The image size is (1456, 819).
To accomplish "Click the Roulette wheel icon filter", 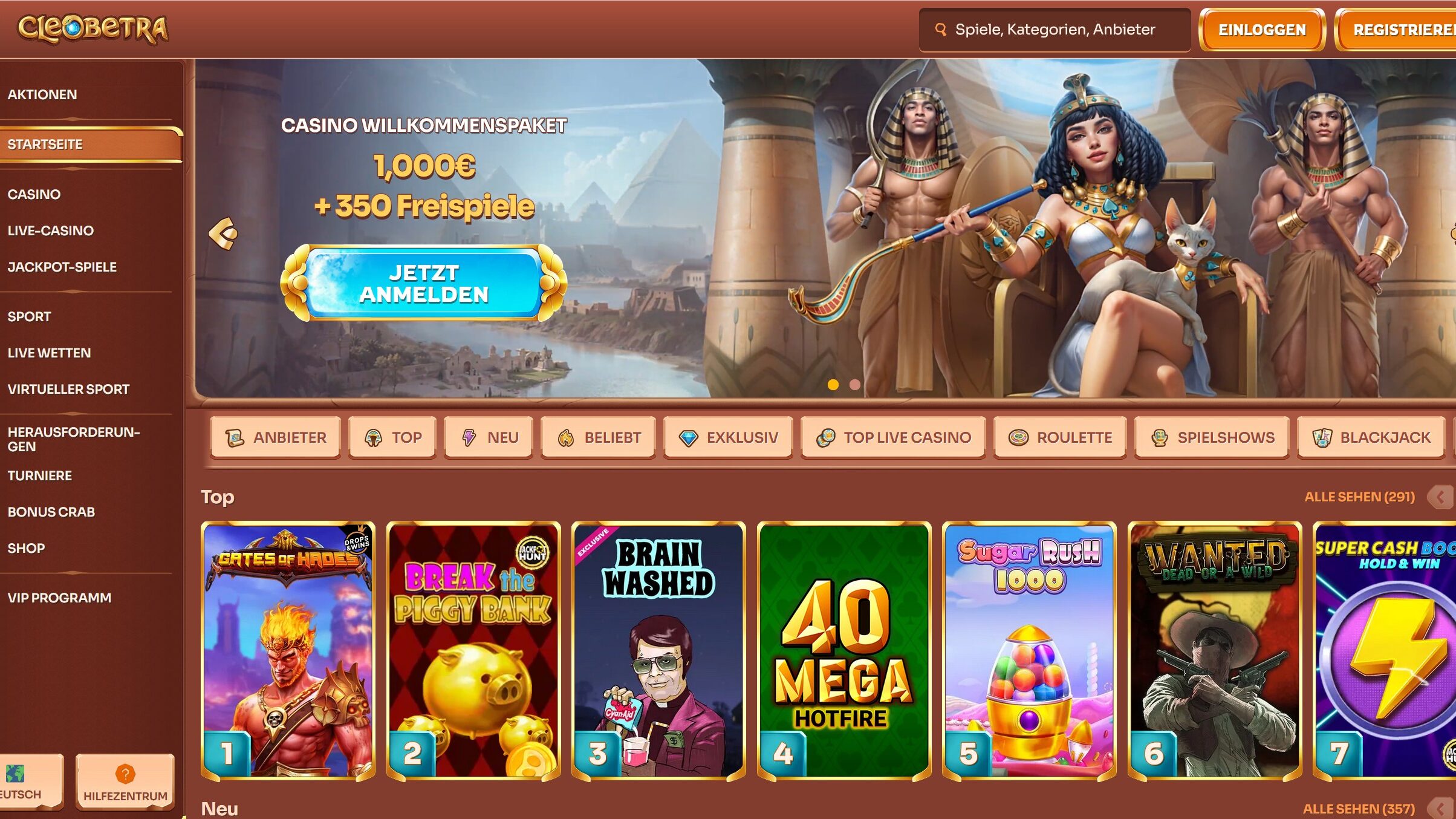I will (1019, 437).
